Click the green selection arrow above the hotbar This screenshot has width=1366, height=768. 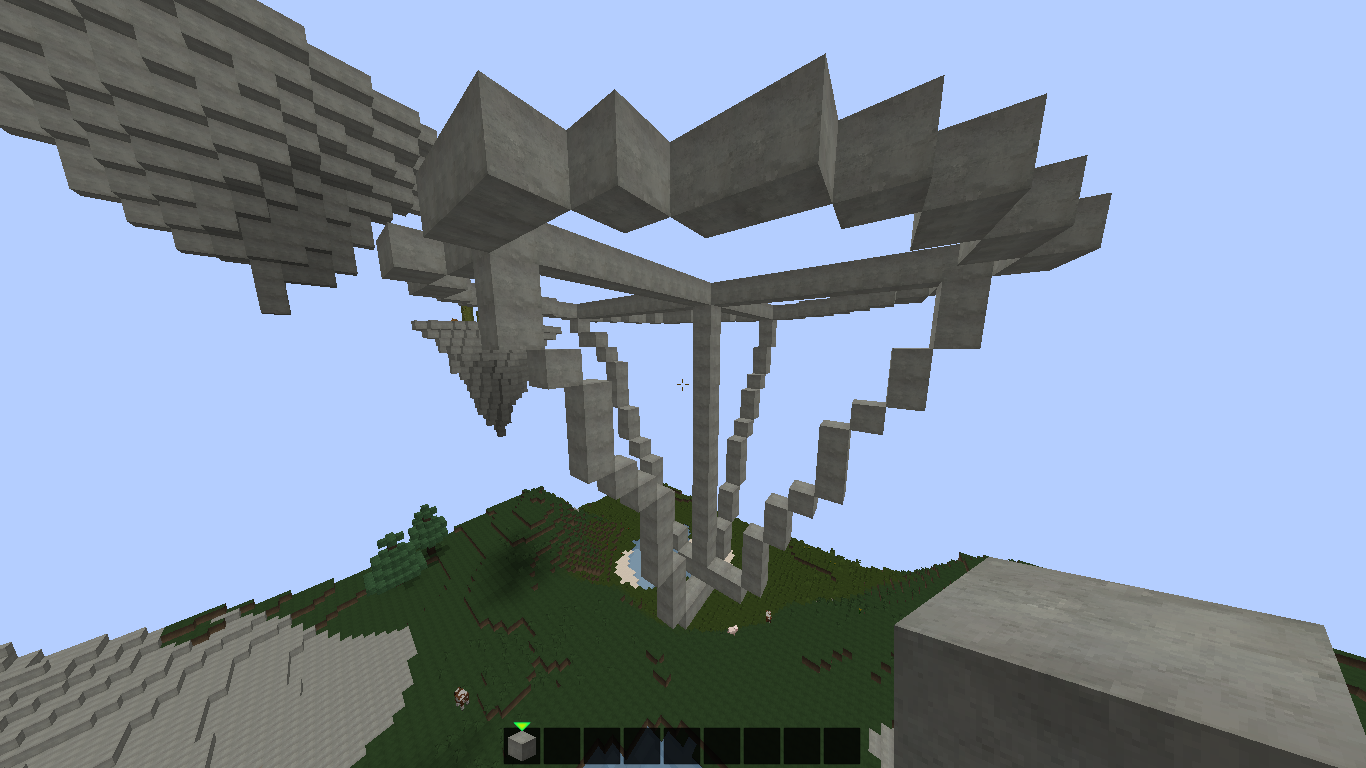(x=520, y=726)
